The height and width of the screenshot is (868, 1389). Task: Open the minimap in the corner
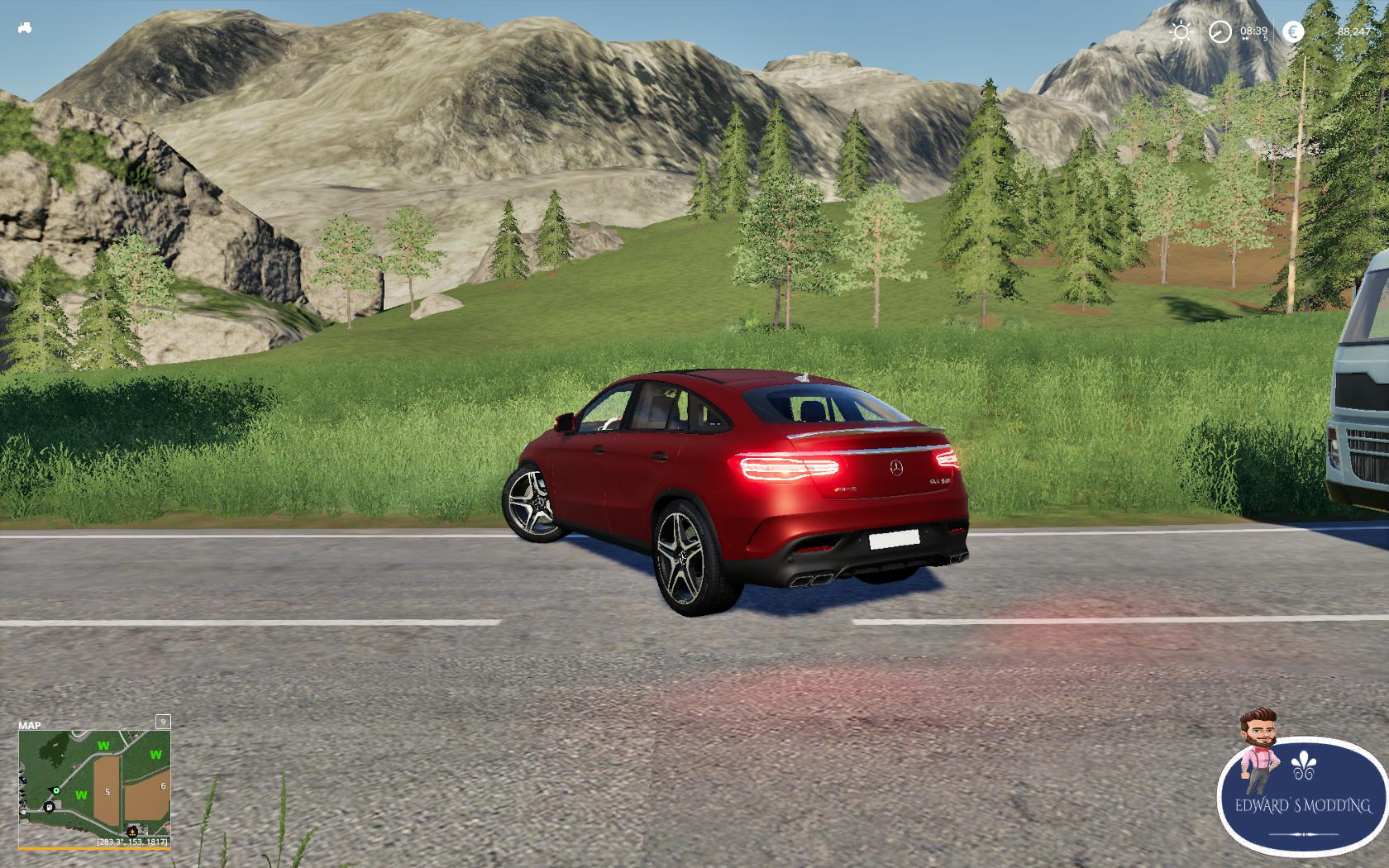(x=94, y=784)
